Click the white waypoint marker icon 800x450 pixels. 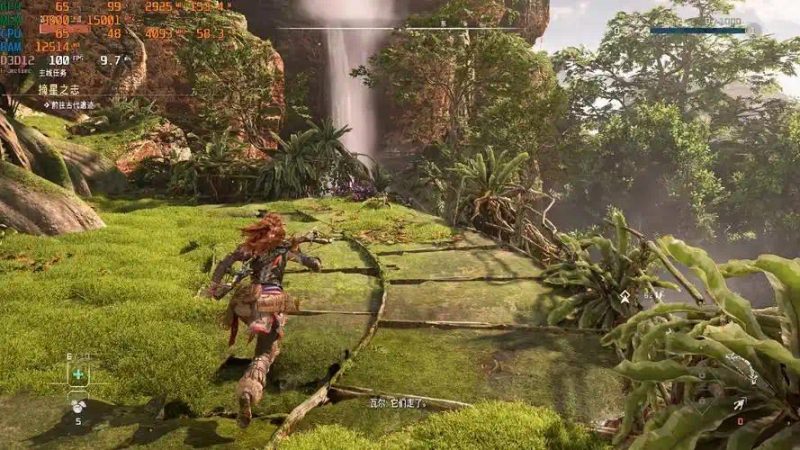625,297
